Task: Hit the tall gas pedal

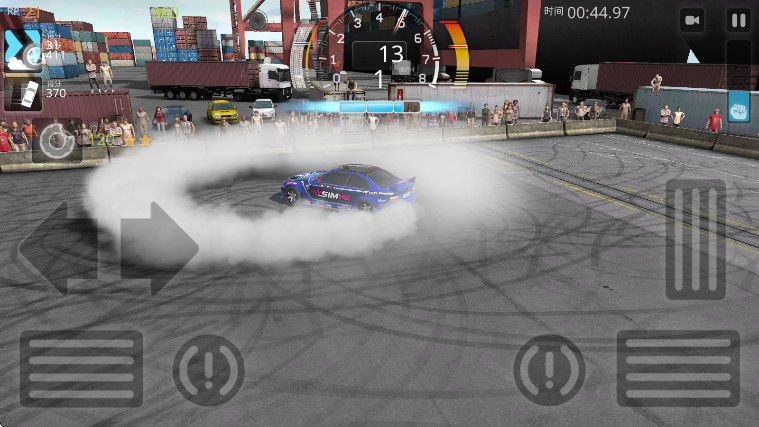Action: click(696, 239)
